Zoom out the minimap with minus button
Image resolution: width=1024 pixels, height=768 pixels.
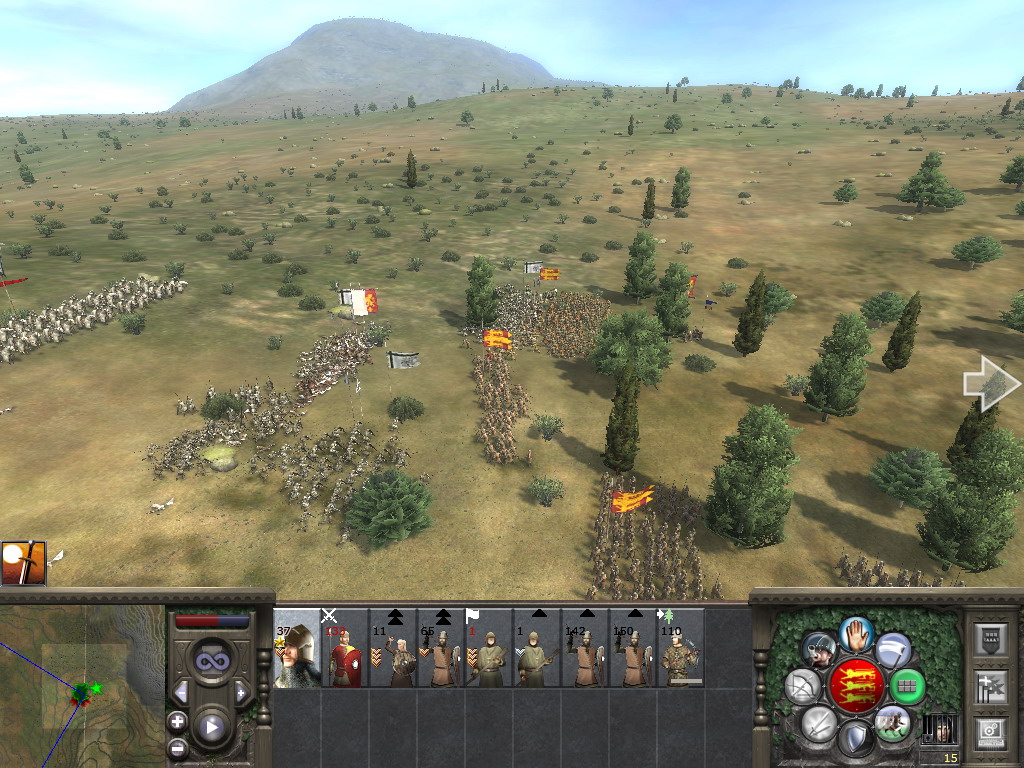178,745
